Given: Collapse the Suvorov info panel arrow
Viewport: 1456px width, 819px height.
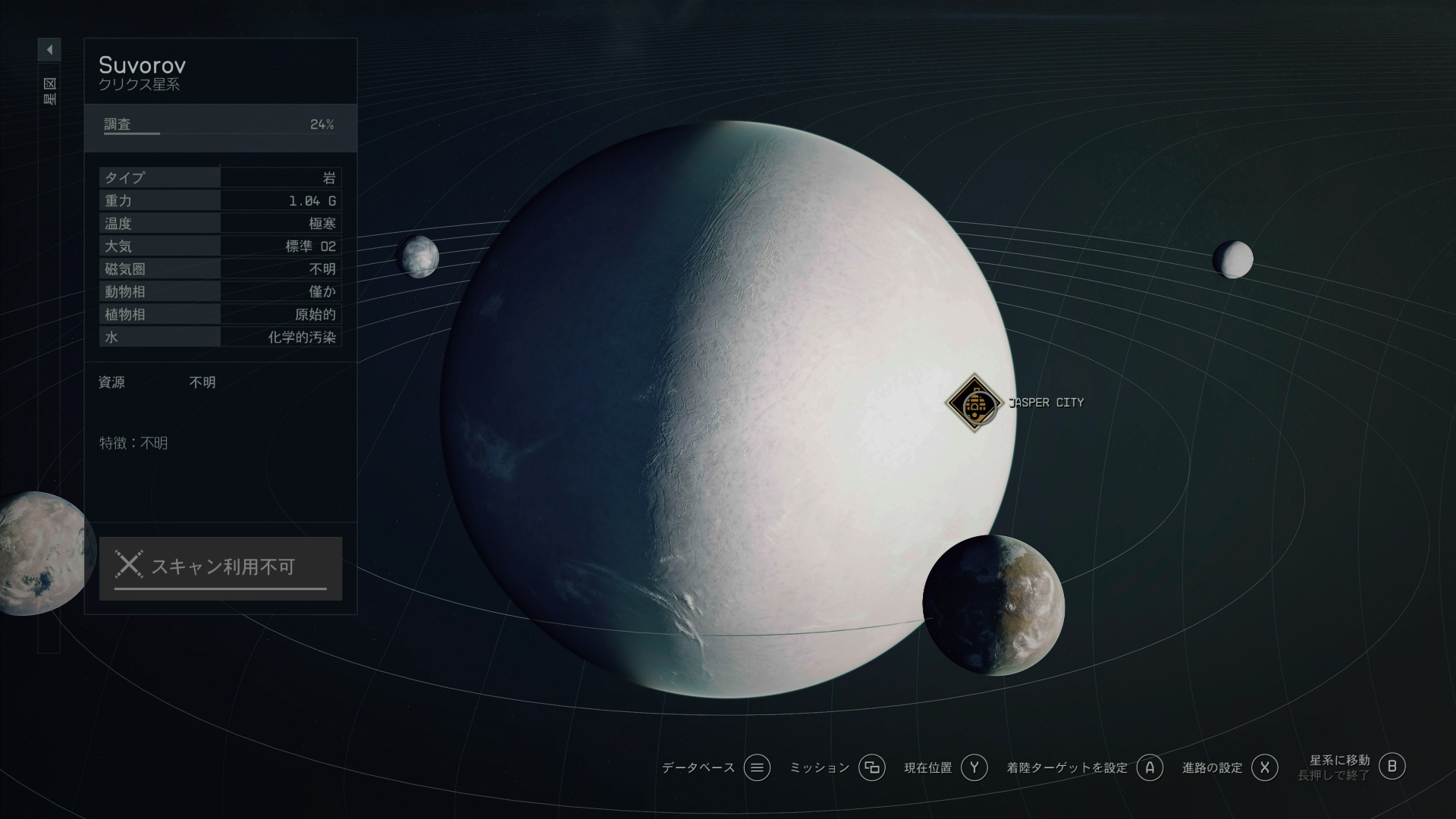Looking at the screenshot, I should [x=49, y=50].
